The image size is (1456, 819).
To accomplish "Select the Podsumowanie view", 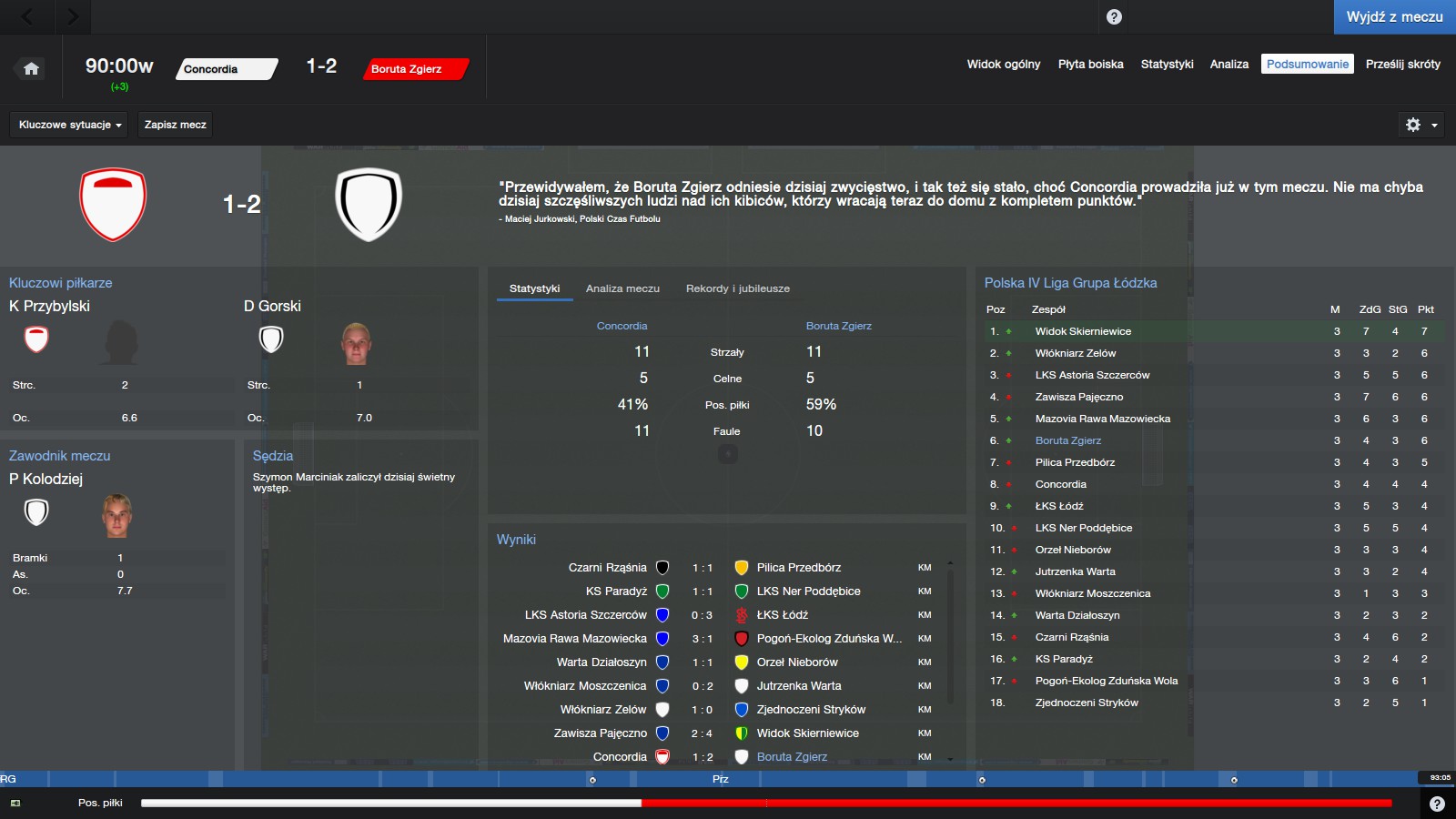I will pos(1307,64).
